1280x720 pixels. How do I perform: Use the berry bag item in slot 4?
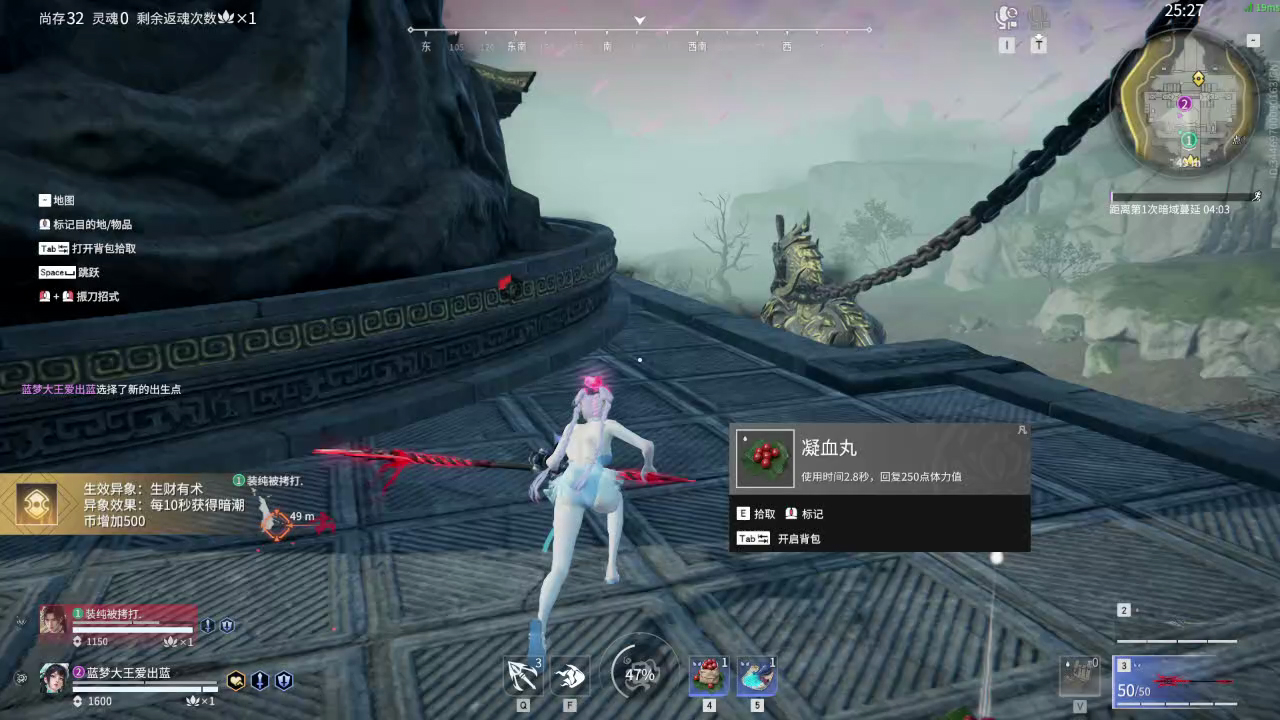click(x=709, y=675)
